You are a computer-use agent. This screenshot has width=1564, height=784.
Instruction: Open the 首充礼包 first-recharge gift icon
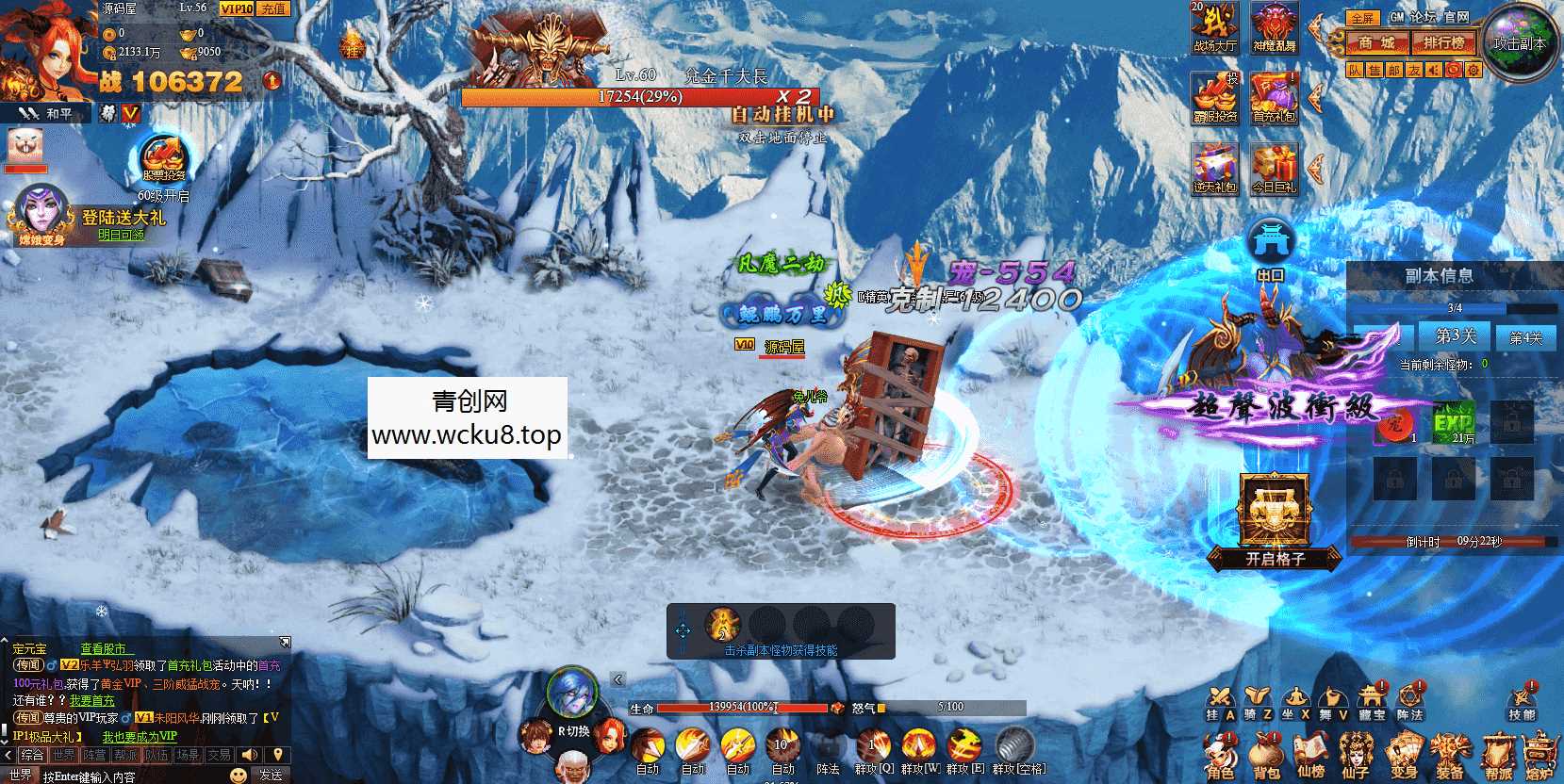tap(1274, 97)
